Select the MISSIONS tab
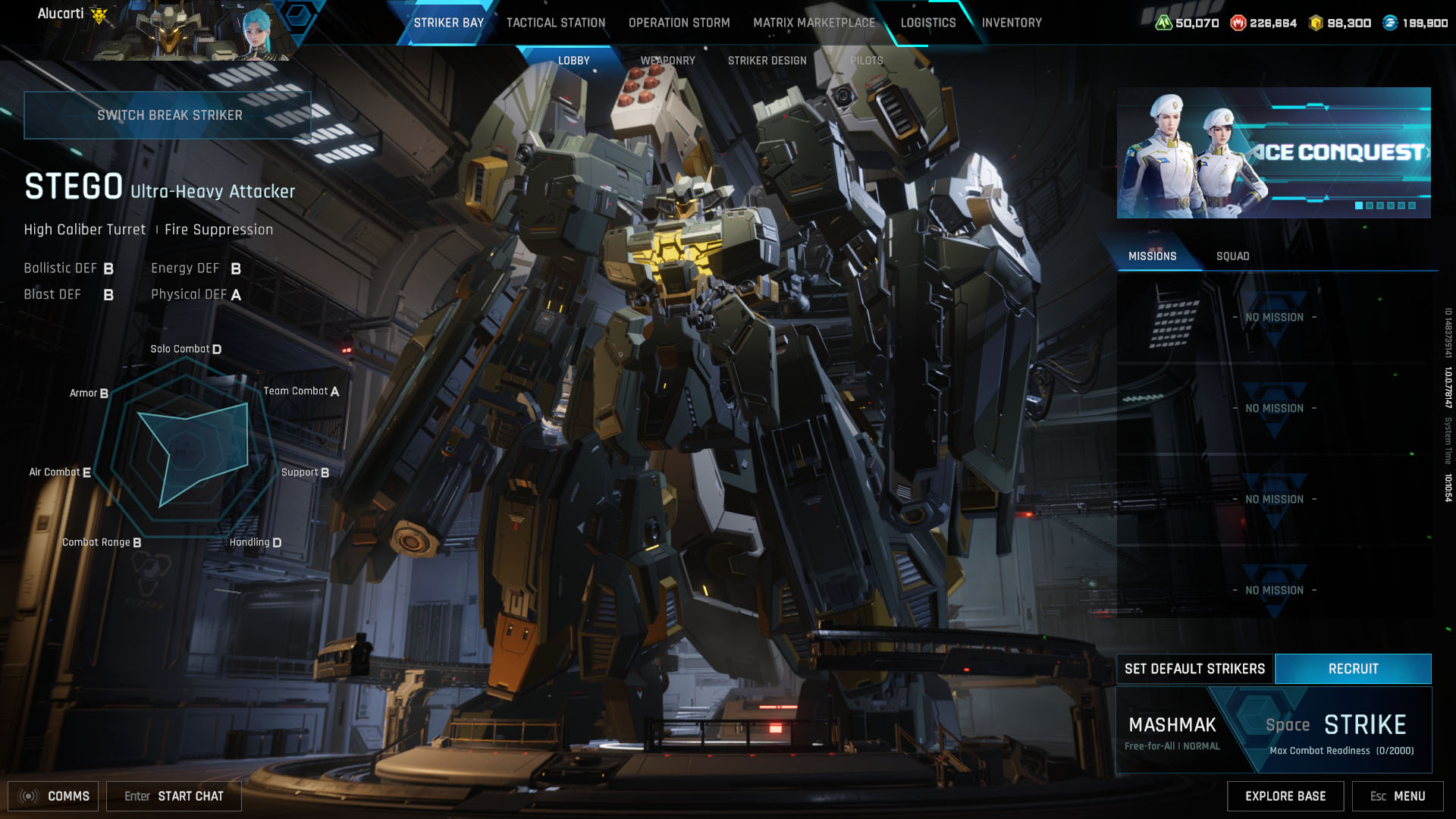The width and height of the screenshot is (1456, 819). tap(1153, 256)
